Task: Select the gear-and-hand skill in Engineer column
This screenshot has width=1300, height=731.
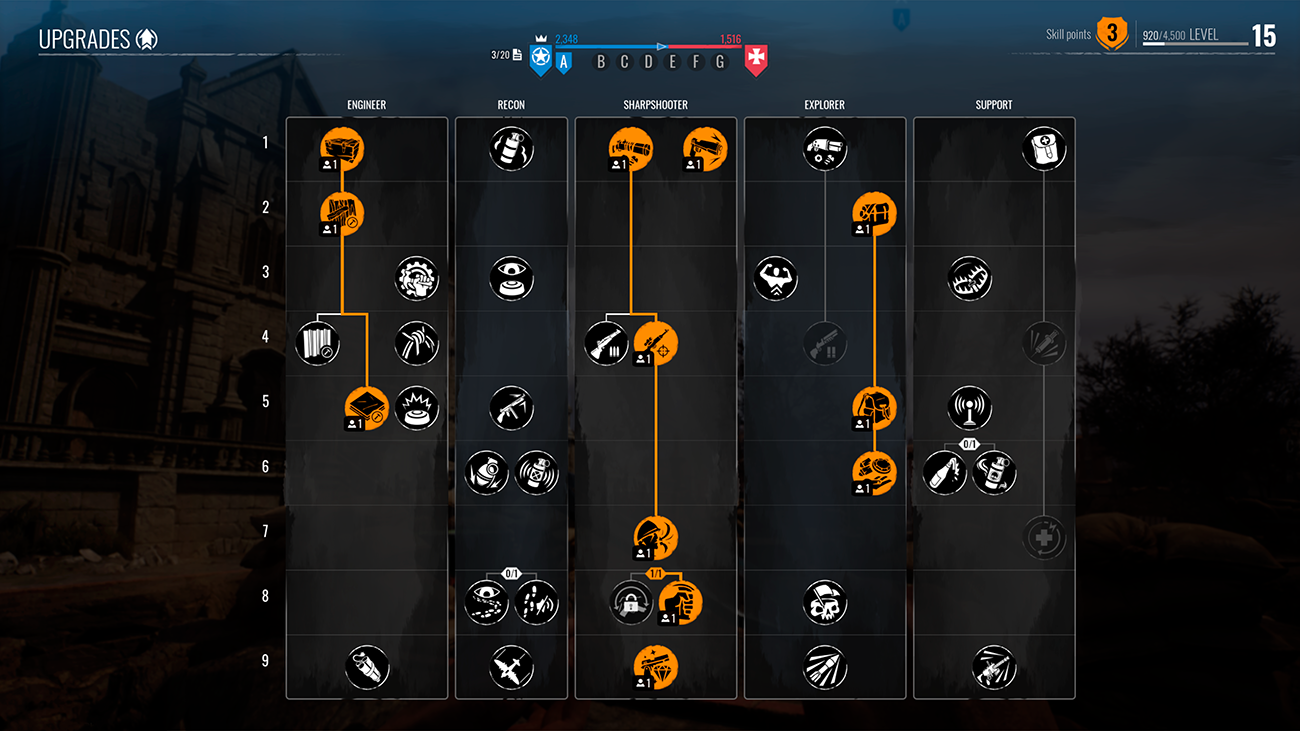Action: pos(416,278)
